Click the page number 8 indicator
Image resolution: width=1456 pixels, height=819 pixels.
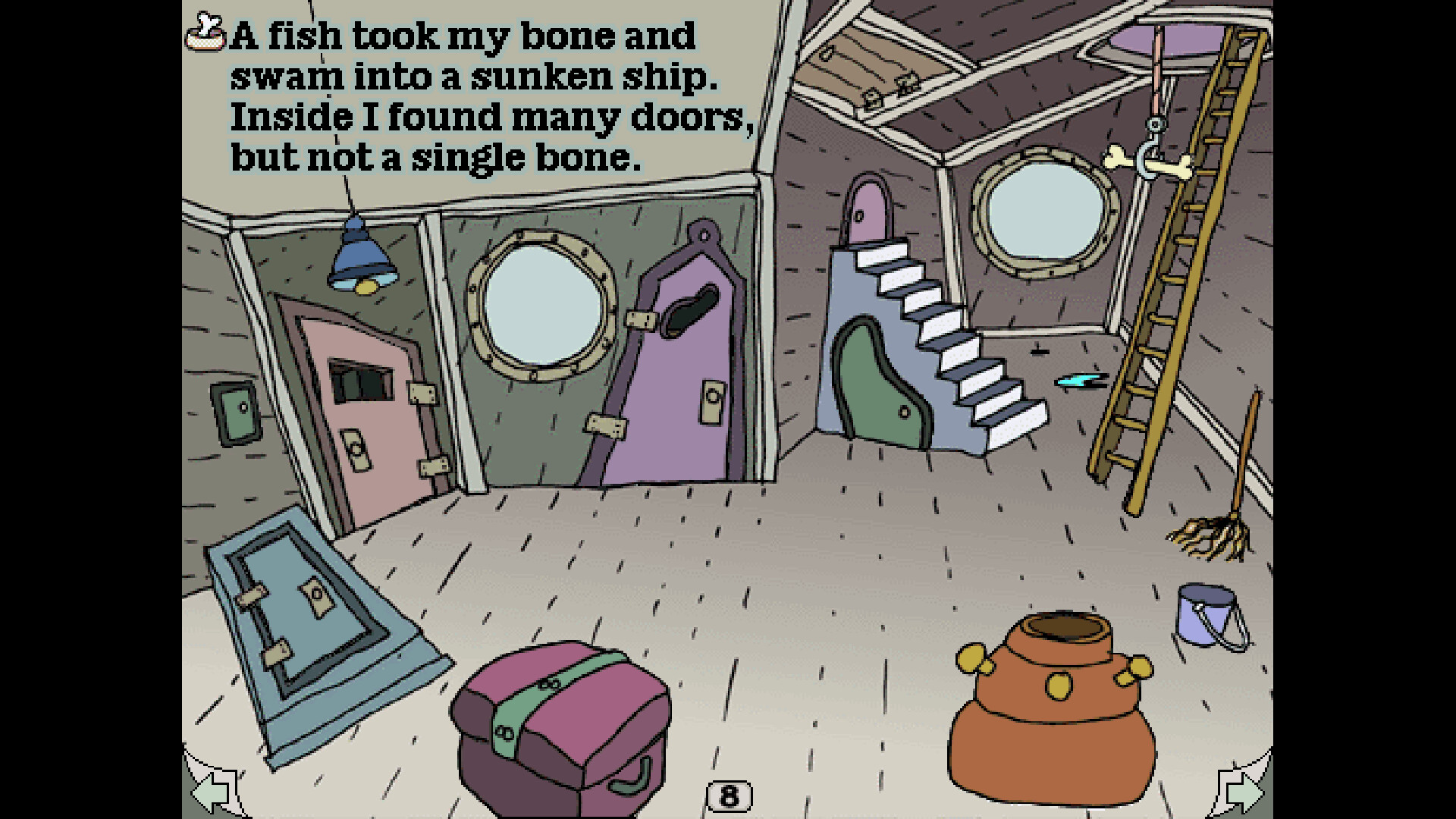click(x=730, y=795)
